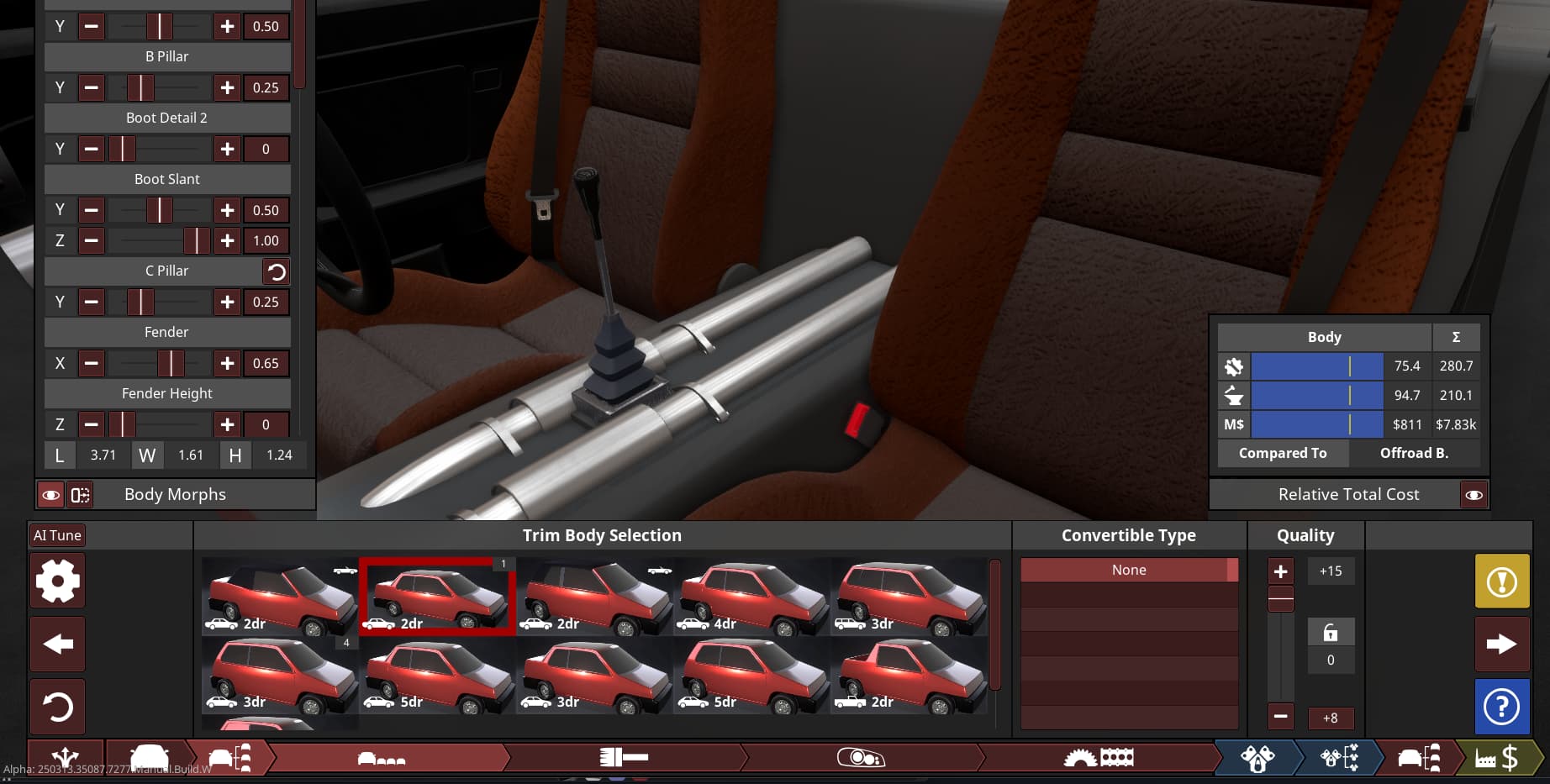The height and width of the screenshot is (784, 1550).
Task: Open the AI Tune panel
Action: (x=57, y=535)
